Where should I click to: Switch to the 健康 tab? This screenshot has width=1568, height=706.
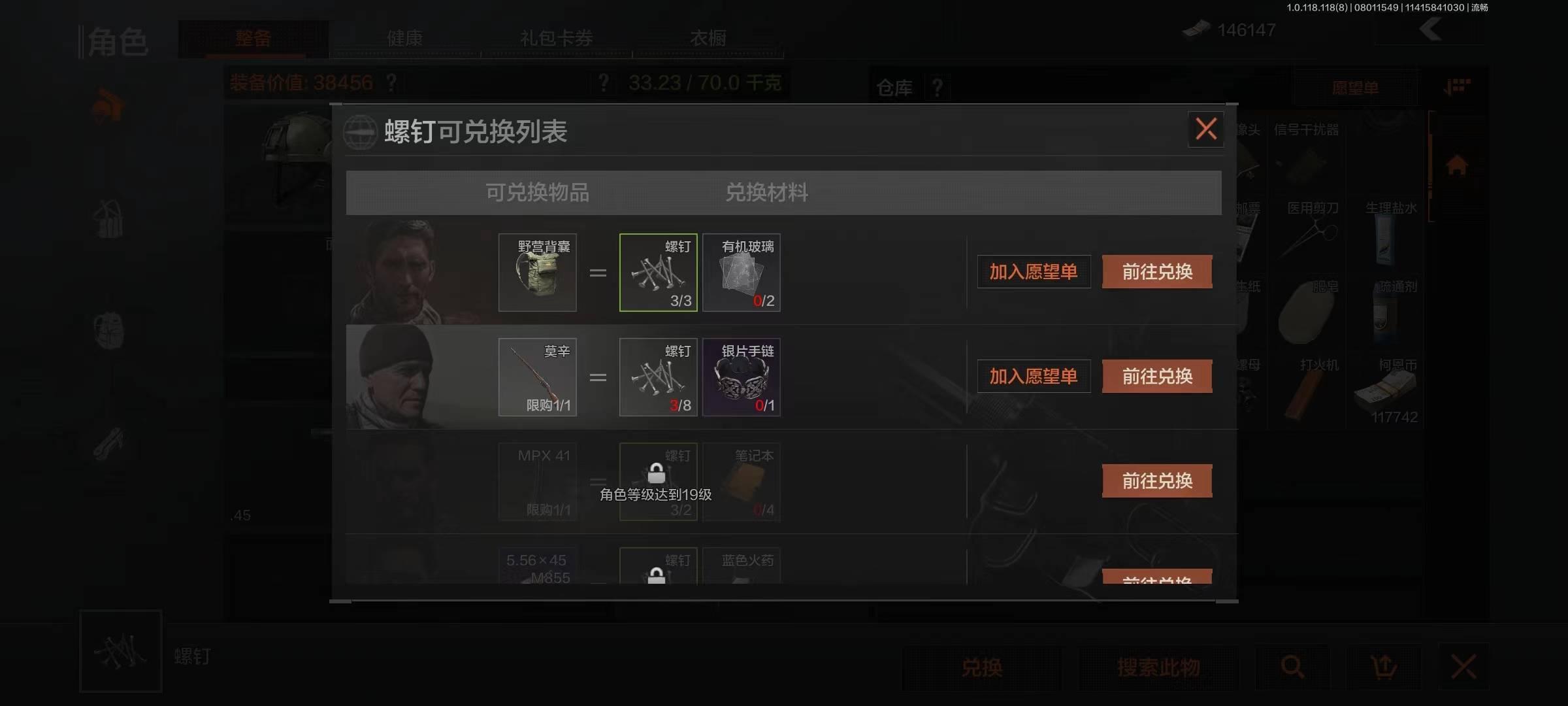click(405, 39)
